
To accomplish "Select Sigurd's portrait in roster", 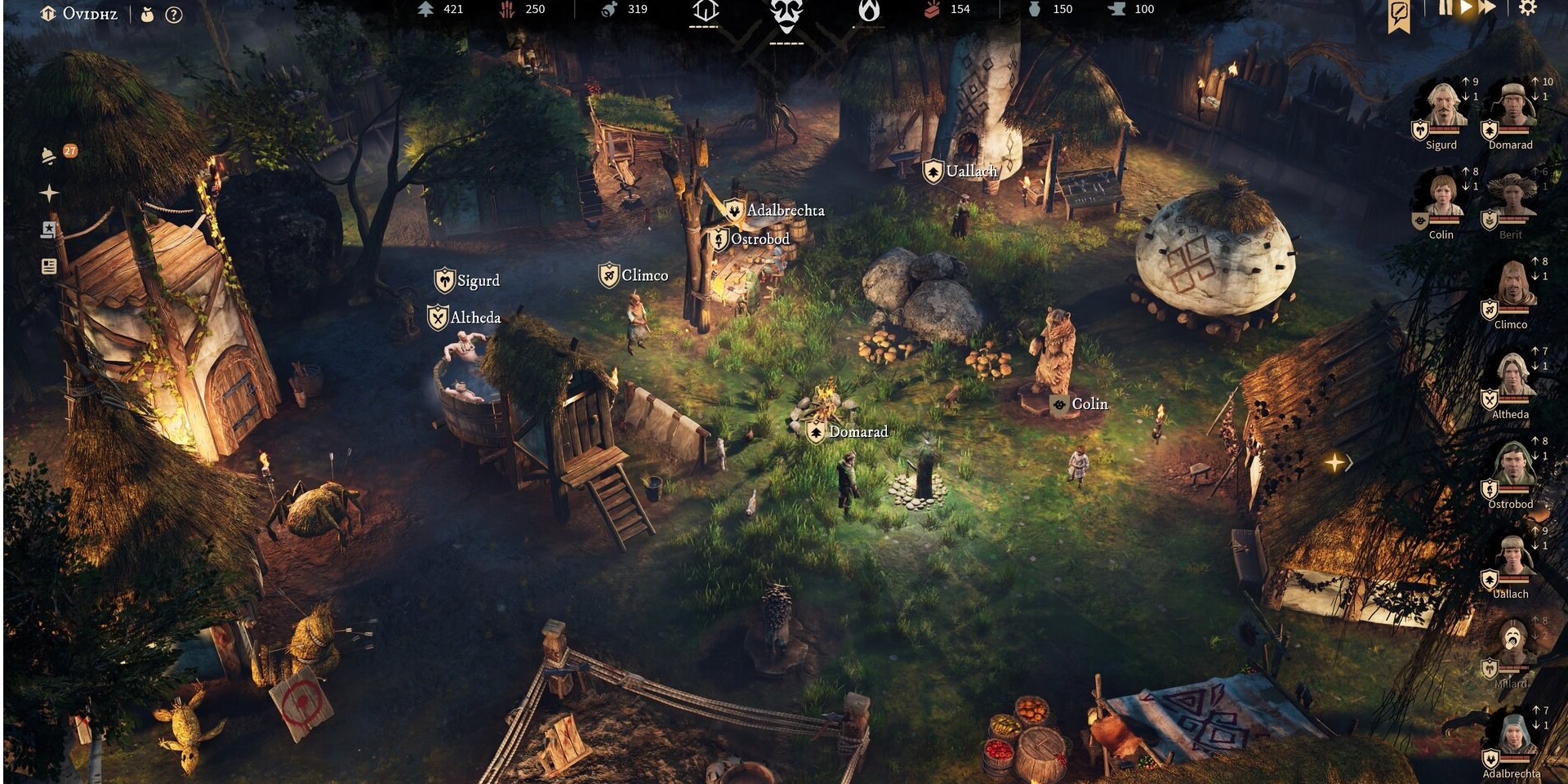I will click(1443, 106).
